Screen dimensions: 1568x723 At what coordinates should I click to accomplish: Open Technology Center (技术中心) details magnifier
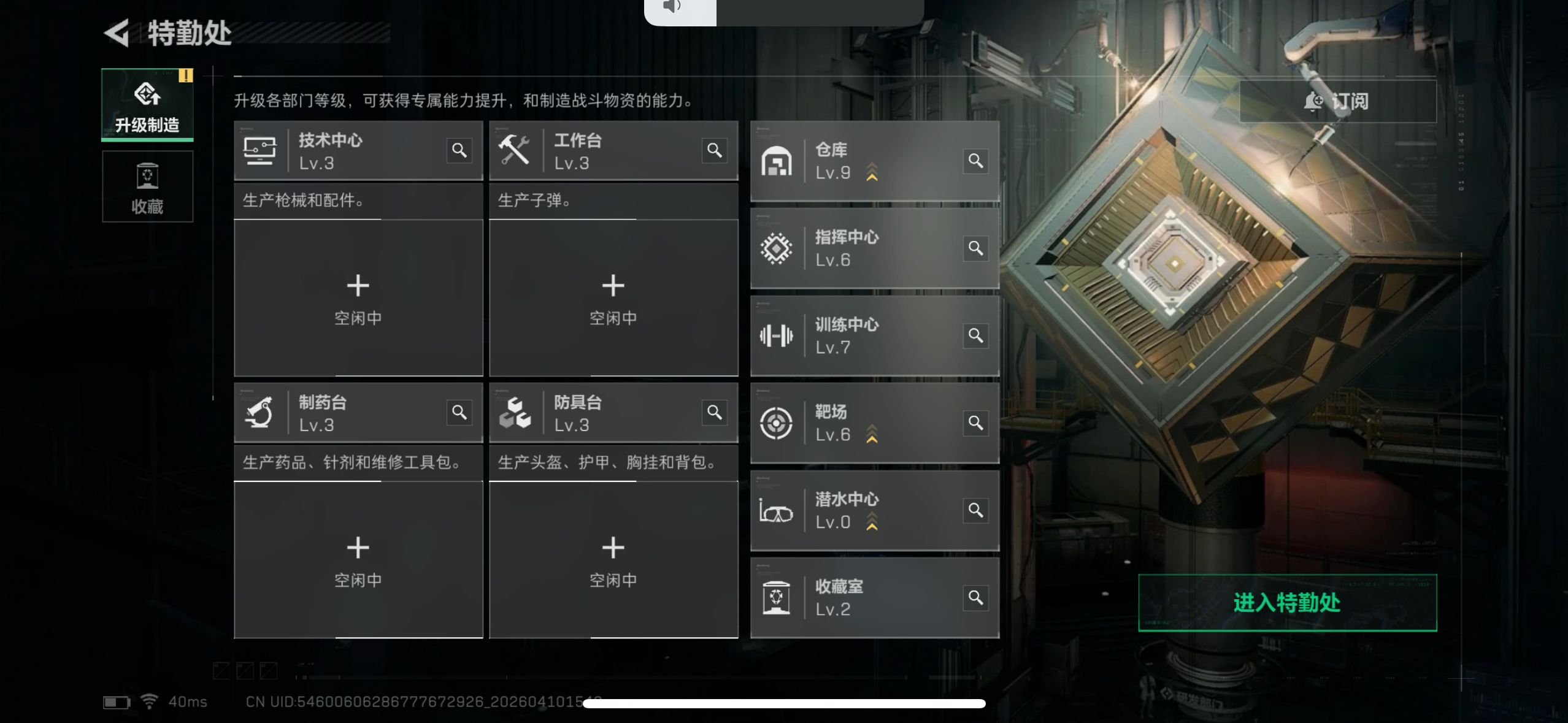459,150
